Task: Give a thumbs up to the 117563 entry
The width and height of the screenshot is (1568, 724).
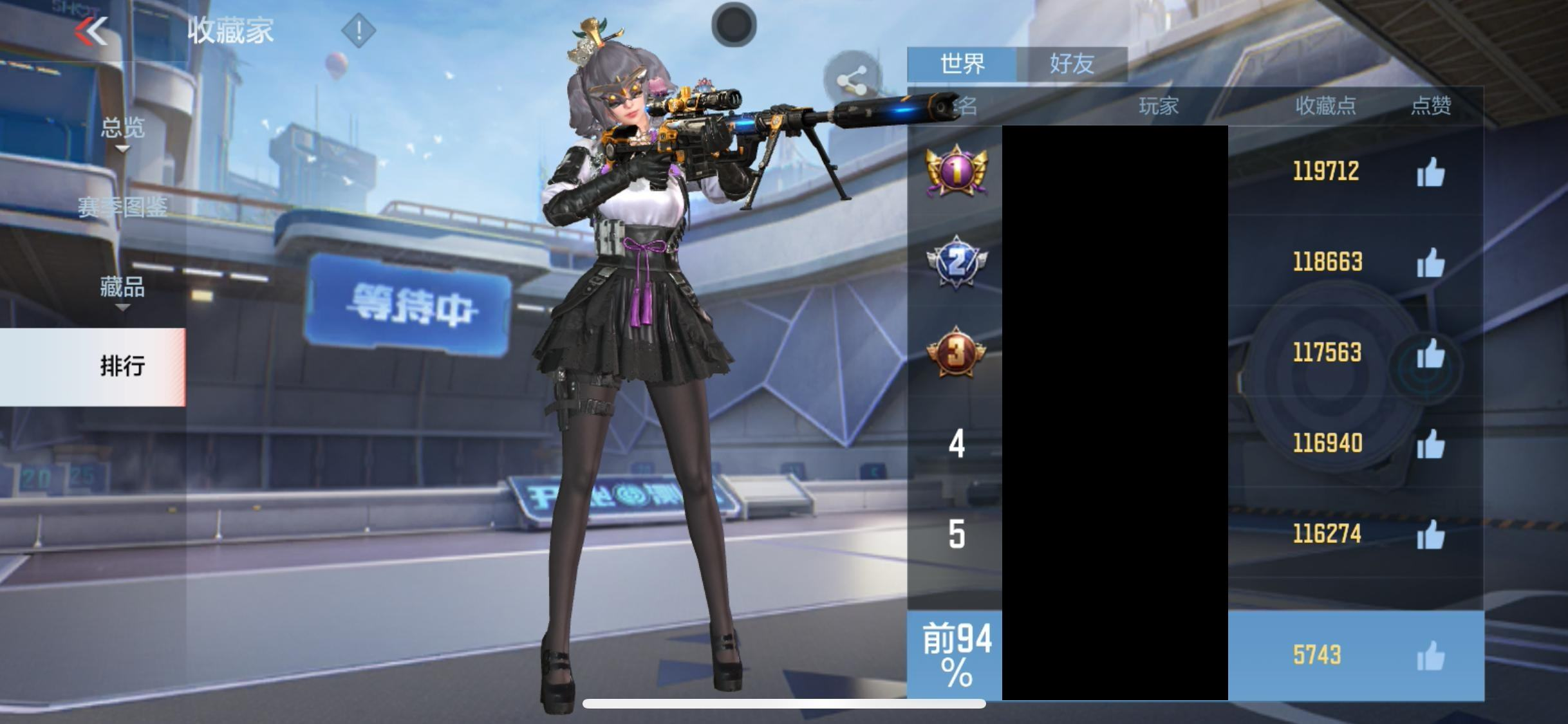Action: pyautogui.click(x=1430, y=354)
